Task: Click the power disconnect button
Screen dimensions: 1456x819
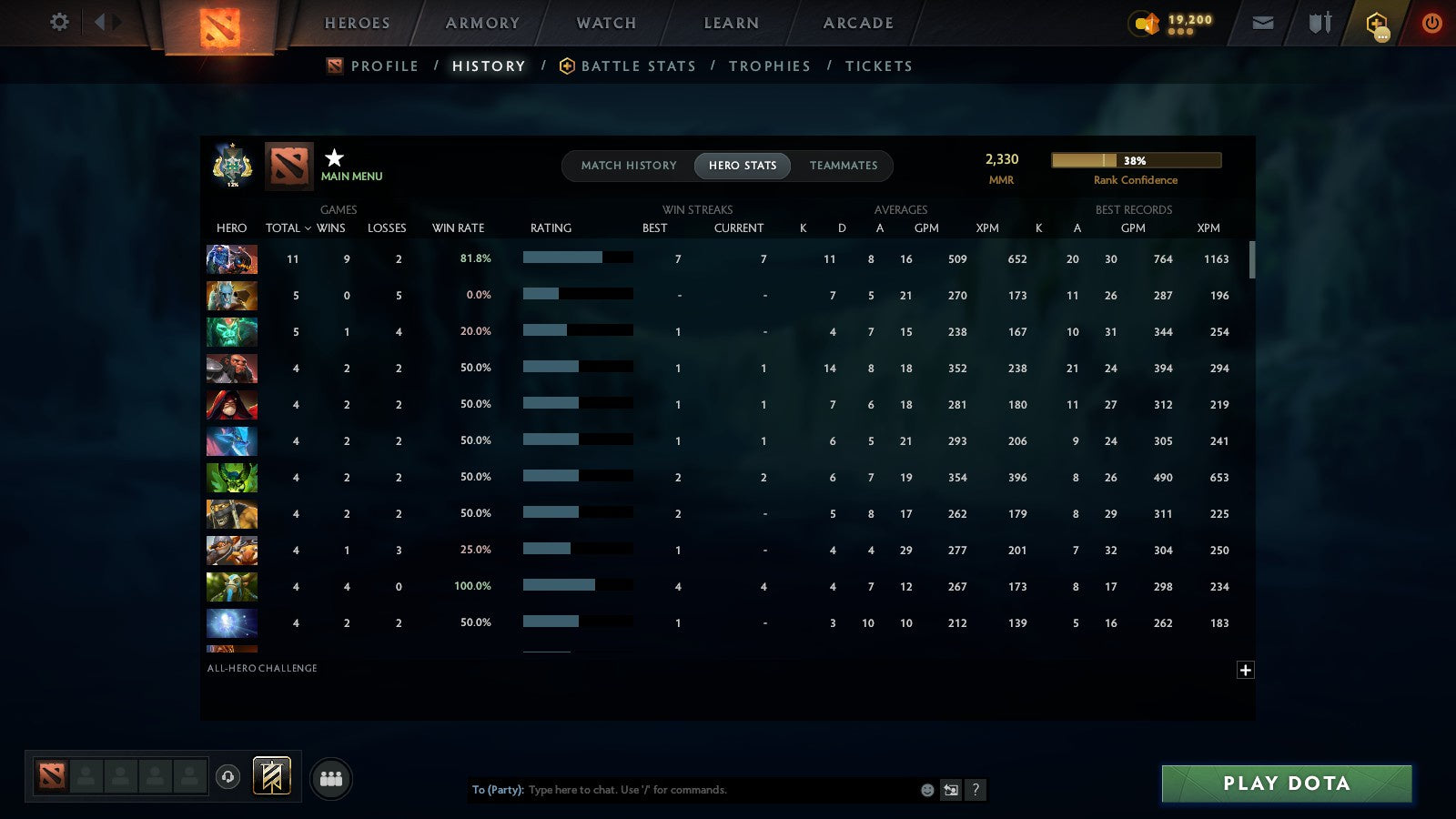Action: tap(1431, 23)
